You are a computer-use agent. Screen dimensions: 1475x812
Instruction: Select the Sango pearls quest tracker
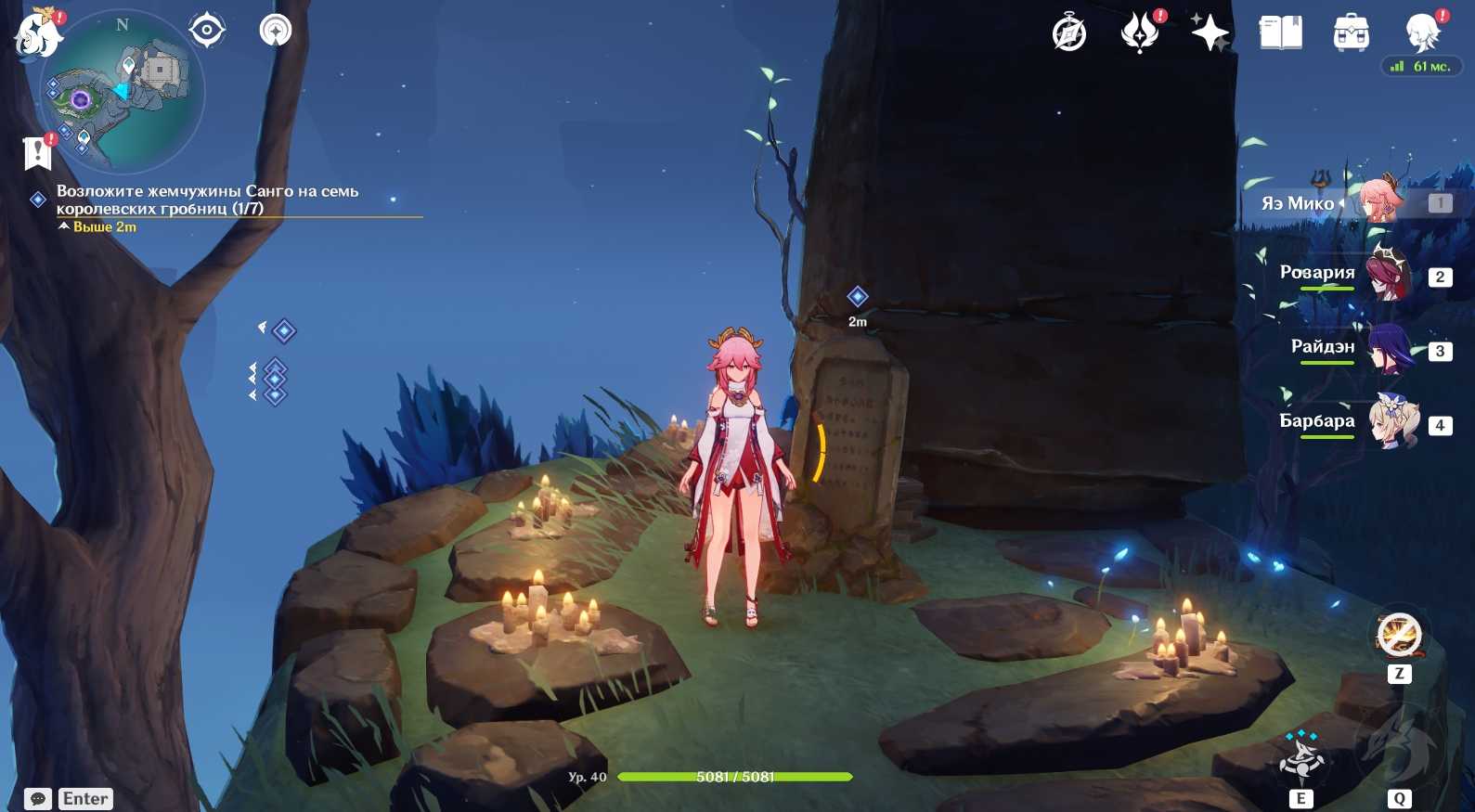coord(206,200)
